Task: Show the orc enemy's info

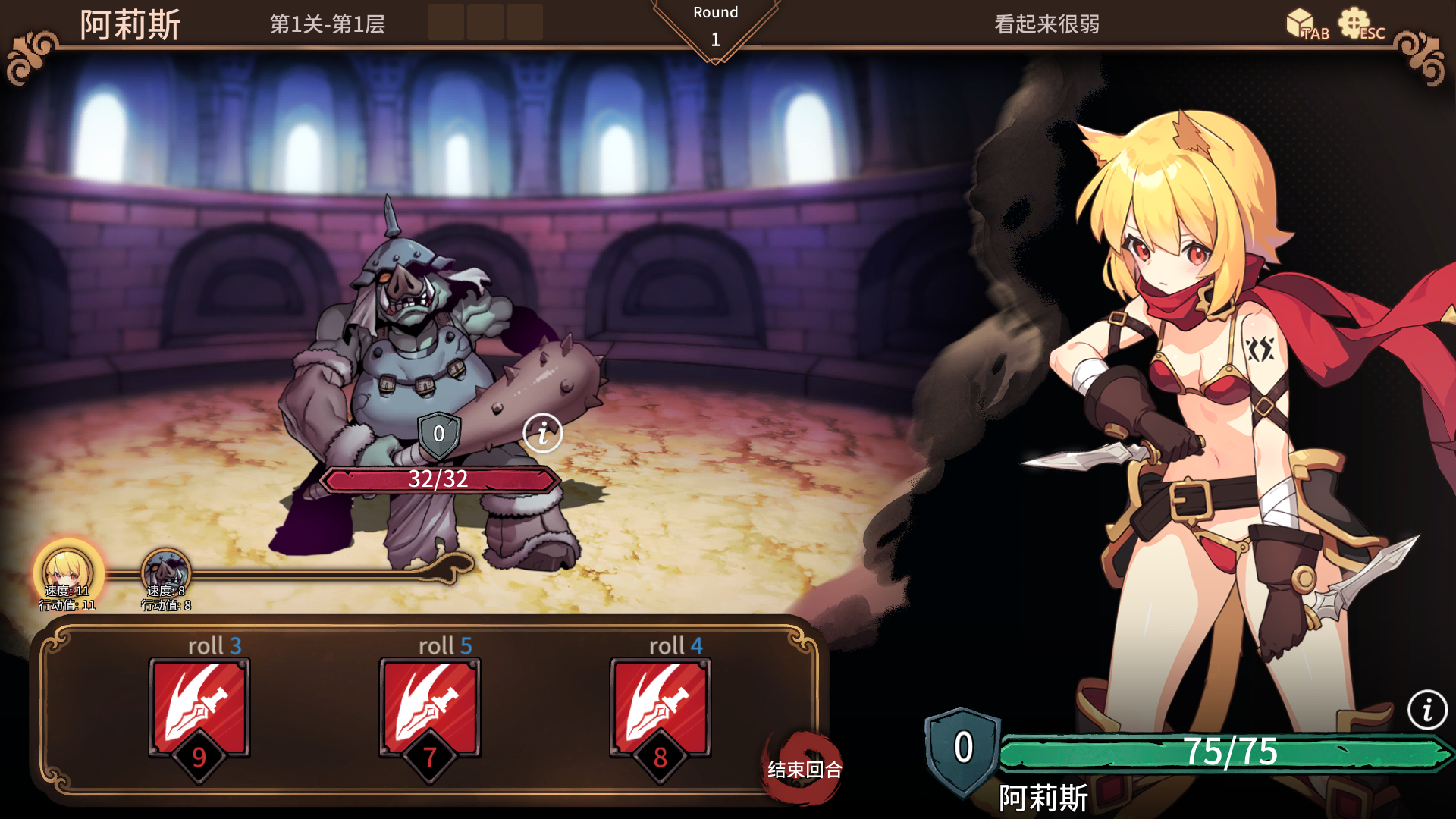Action: tap(543, 434)
